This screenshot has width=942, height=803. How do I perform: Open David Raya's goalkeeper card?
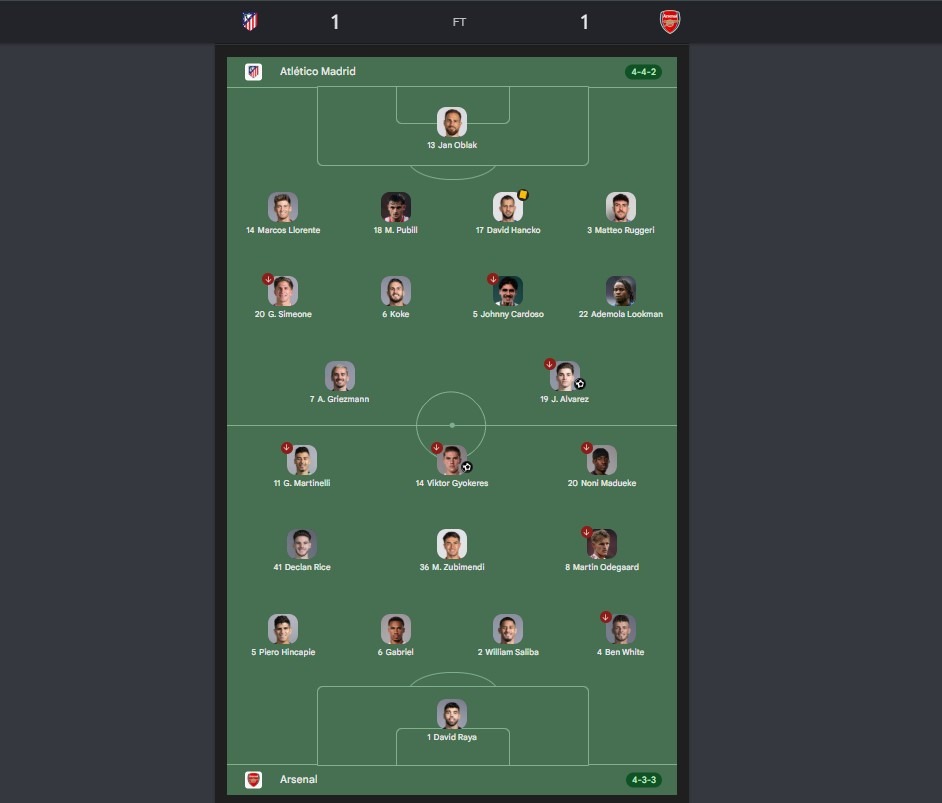tap(452, 714)
